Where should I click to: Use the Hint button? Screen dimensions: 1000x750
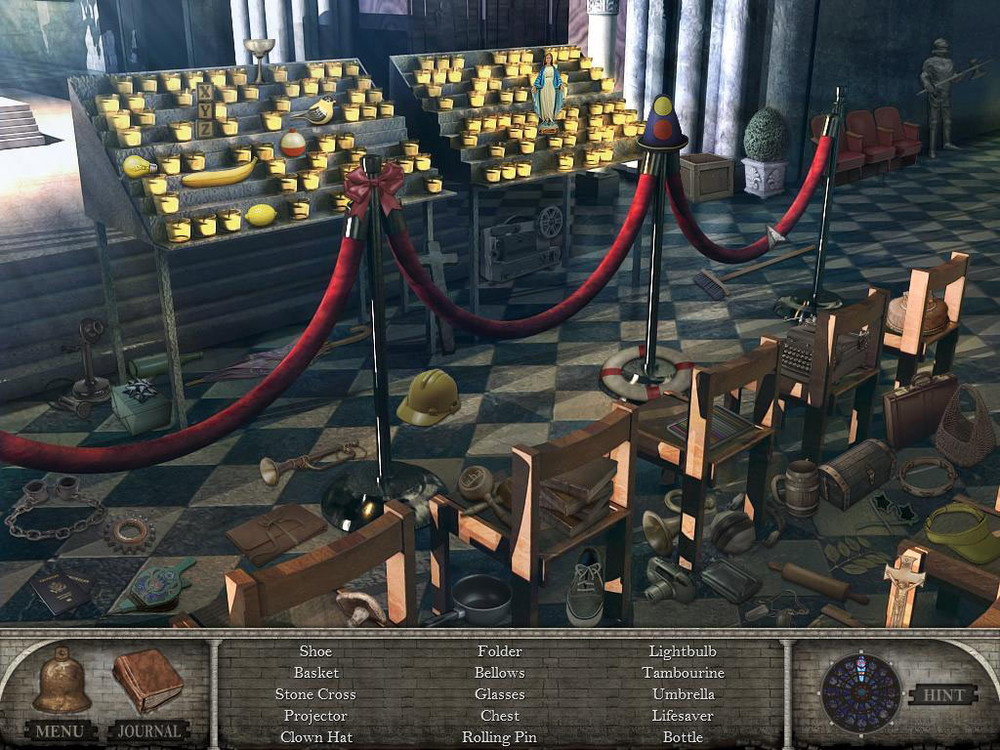942,694
